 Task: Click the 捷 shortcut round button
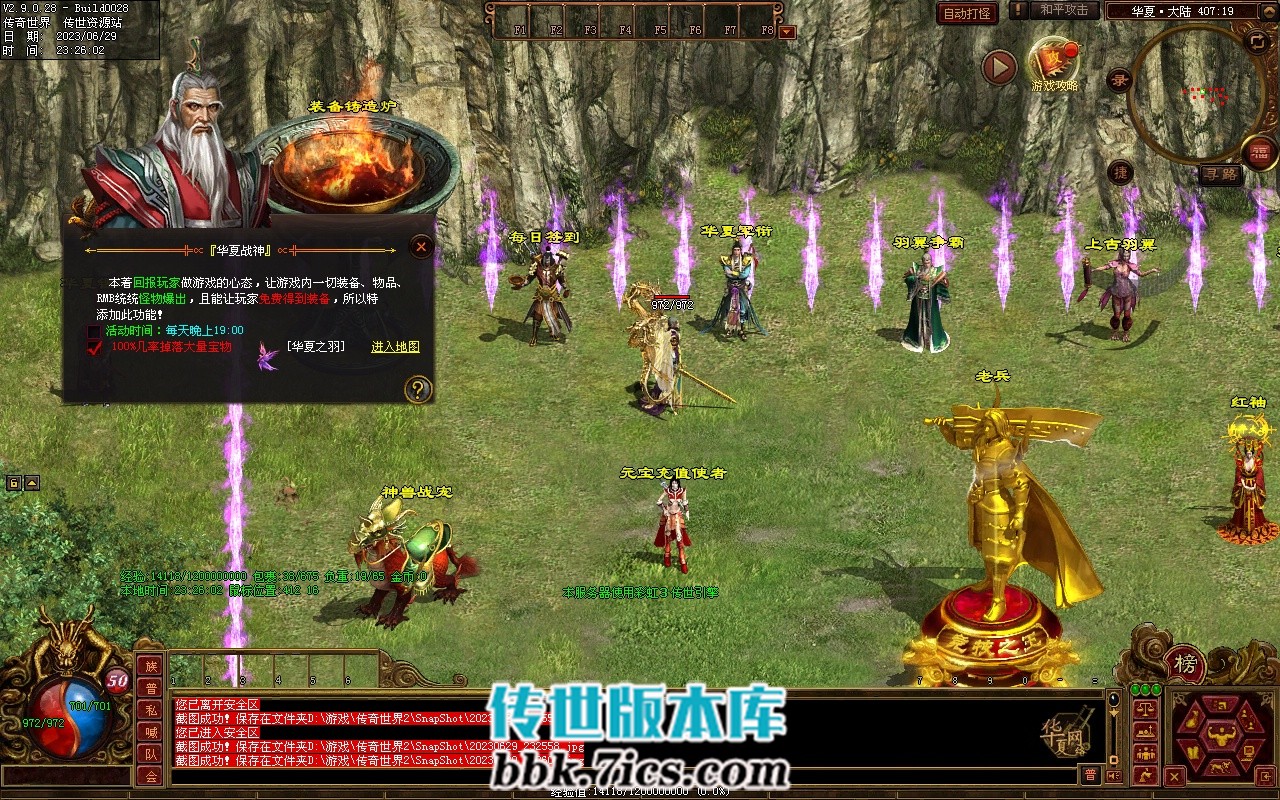pyautogui.click(x=1121, y=172)
